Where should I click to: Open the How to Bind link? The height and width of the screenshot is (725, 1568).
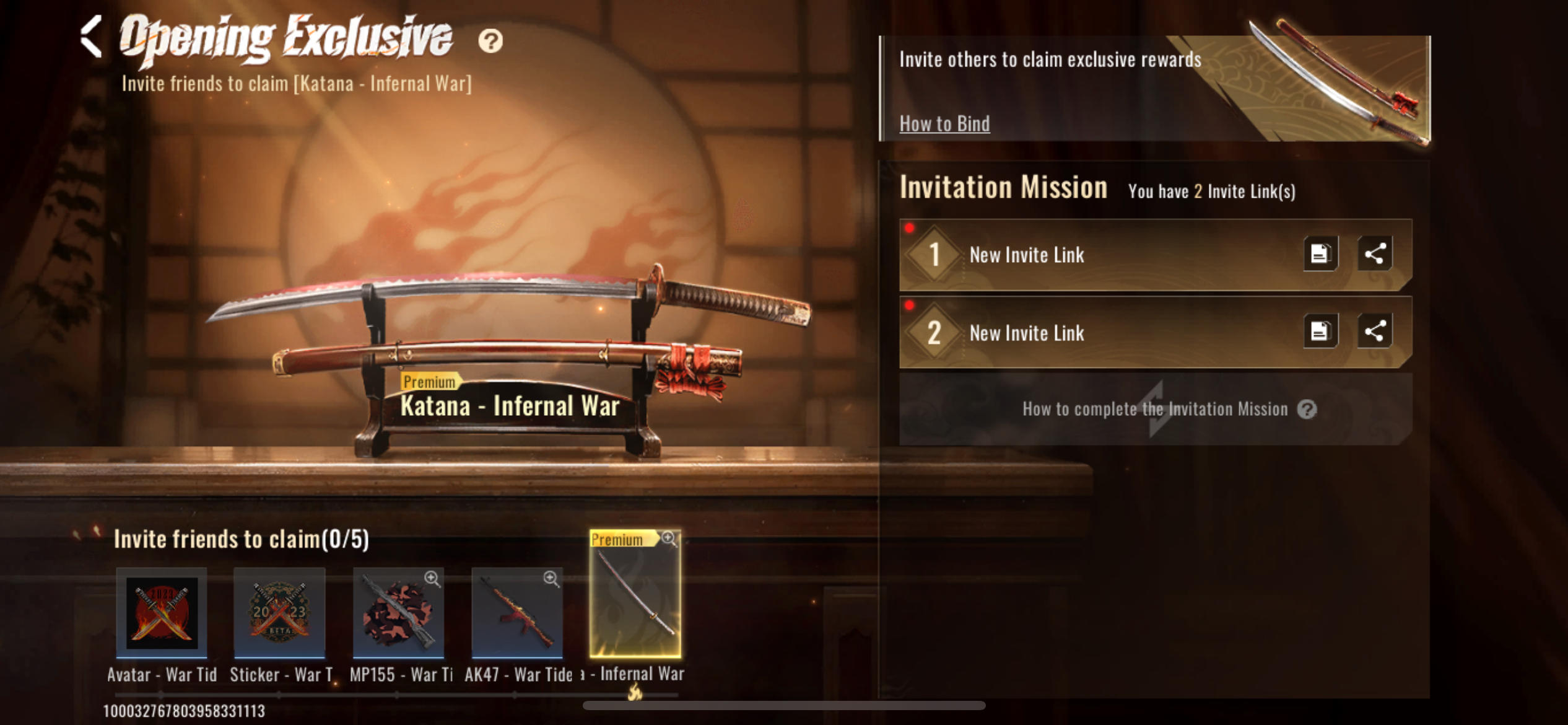point(944,124)
